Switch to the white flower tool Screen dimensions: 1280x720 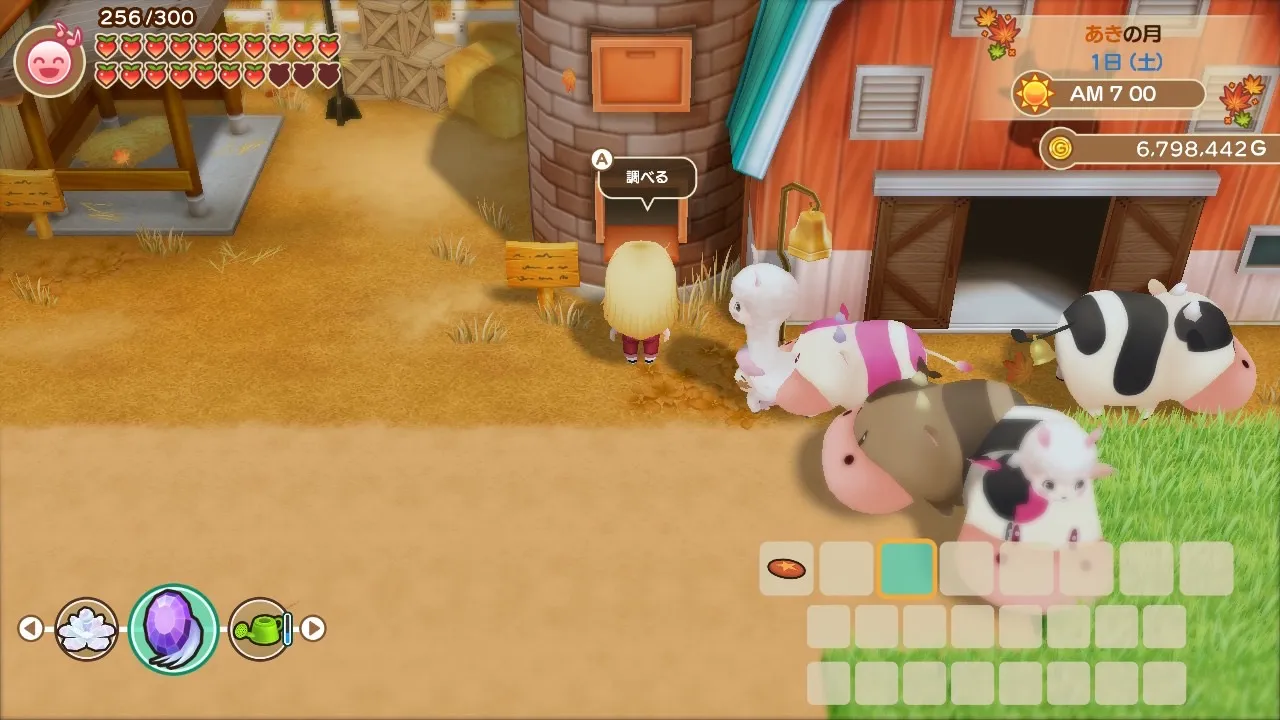coord(87,629)
